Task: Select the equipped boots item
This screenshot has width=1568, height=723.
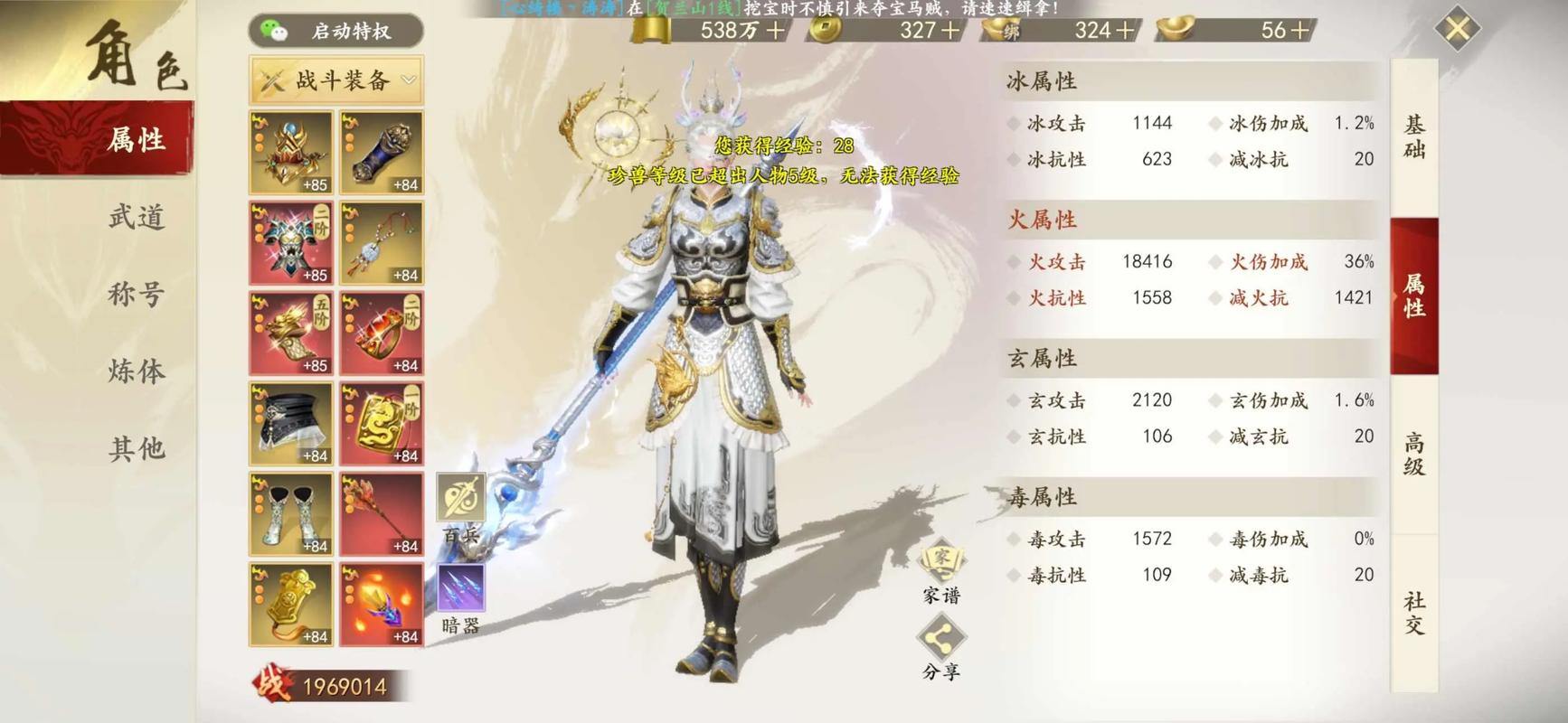Action: pyautogui.click(x=288, y=512)
